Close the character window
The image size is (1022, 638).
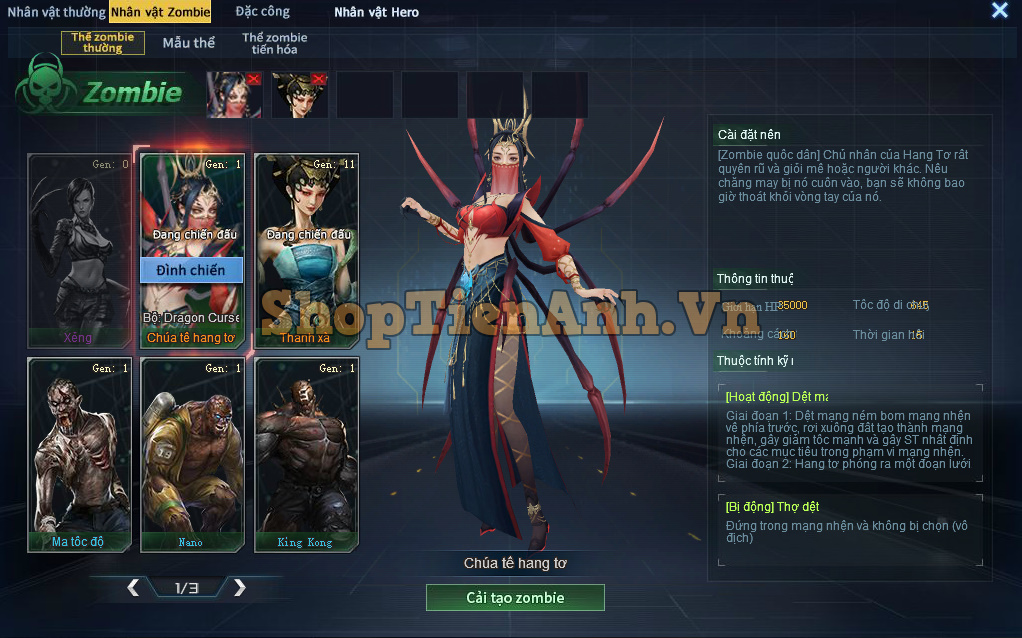click(999, 10)
